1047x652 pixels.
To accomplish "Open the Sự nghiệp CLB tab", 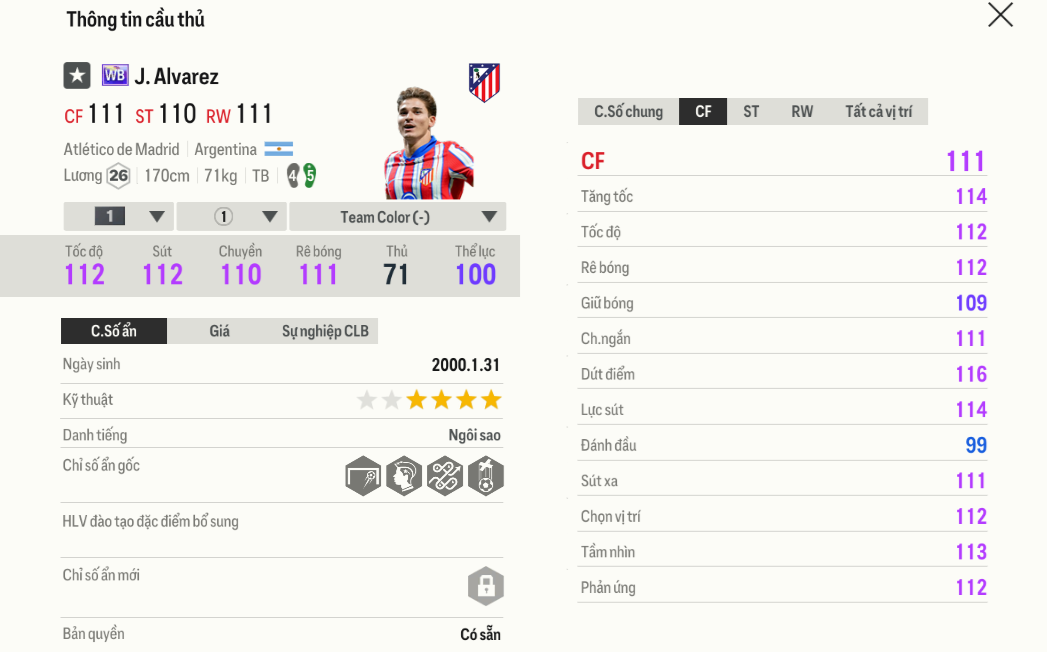I will [325, 331].
